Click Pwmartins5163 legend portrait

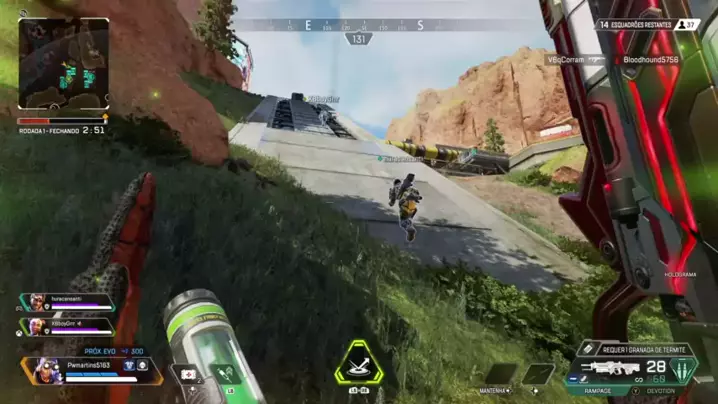(x=45, y=369)
